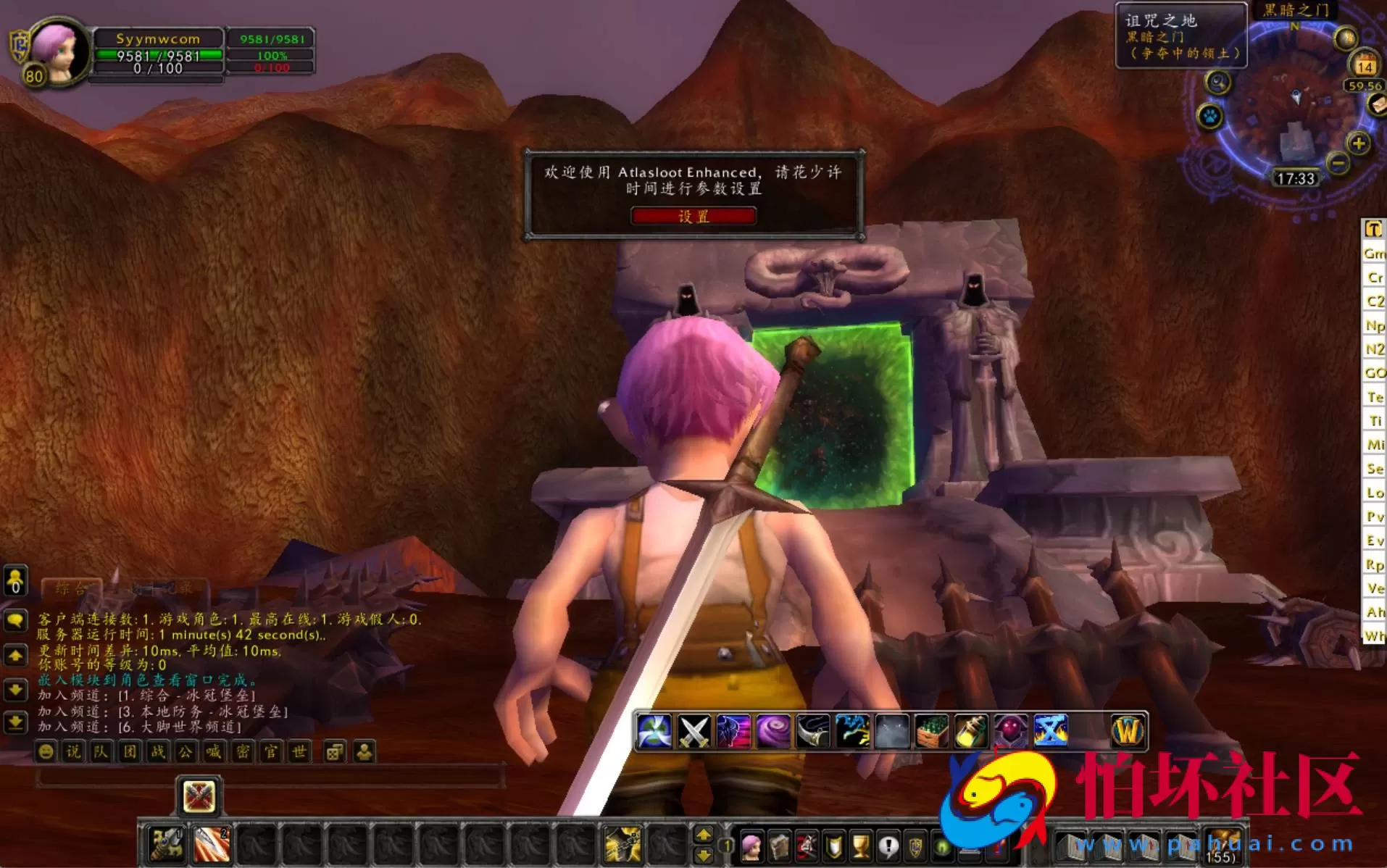This screenshot has height=868, width=1387.
Task: Open the character portrait icon in micro menu
Action: pos(752,845)
